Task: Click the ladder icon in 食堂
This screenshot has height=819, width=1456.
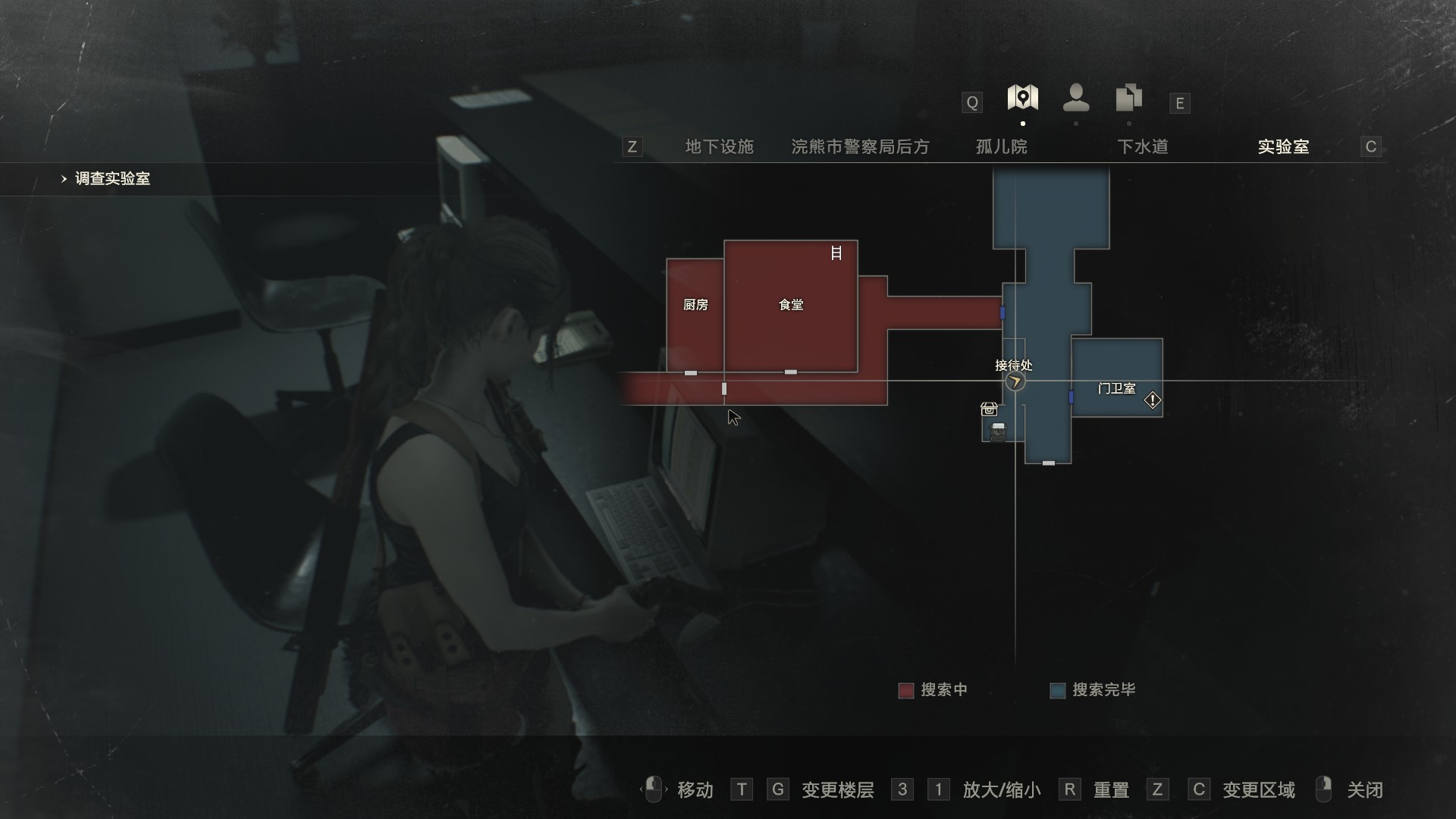Action: [x=836, y=253]
